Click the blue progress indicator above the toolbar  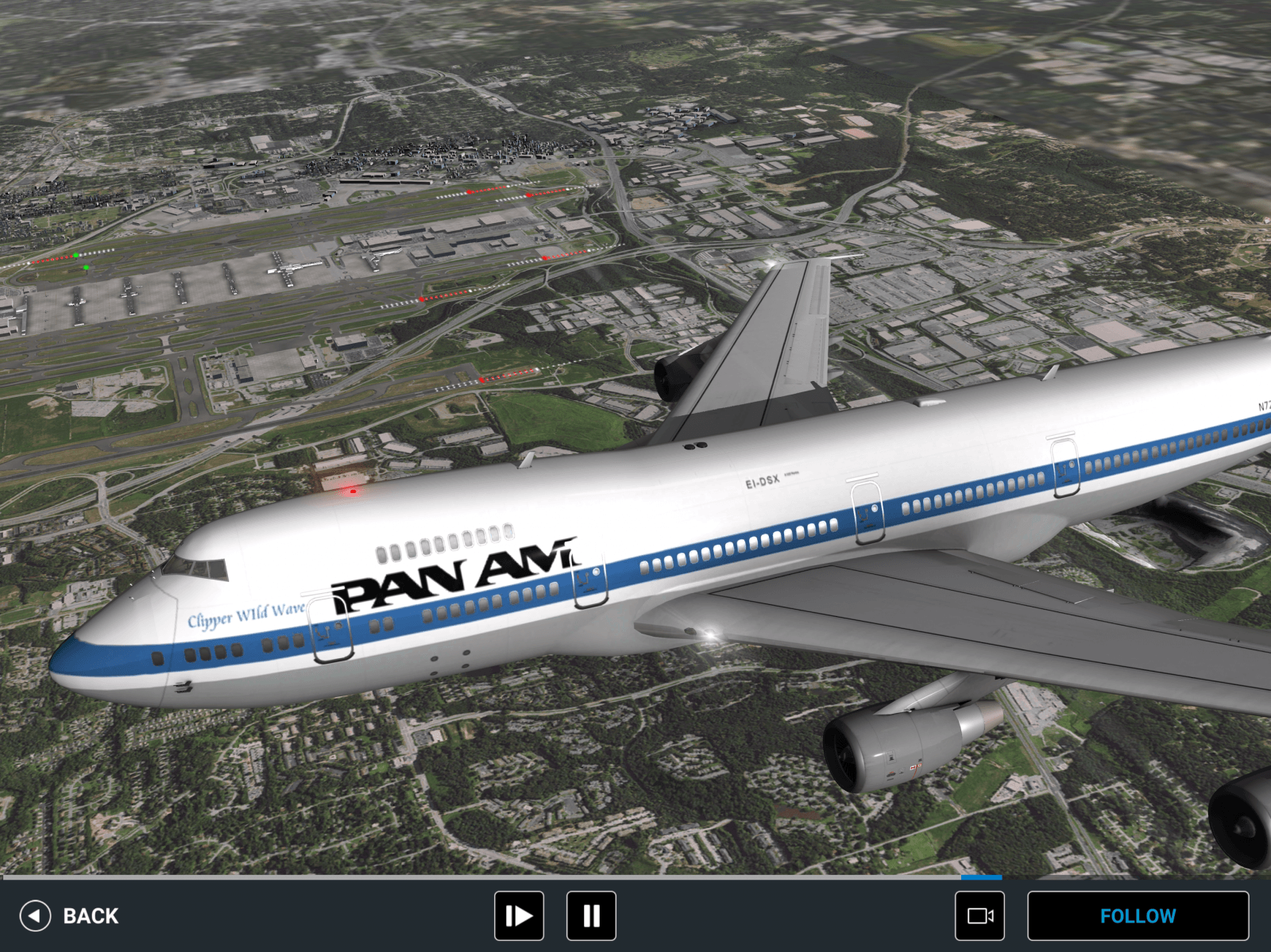pyautogui.click(x=982, y=878)
